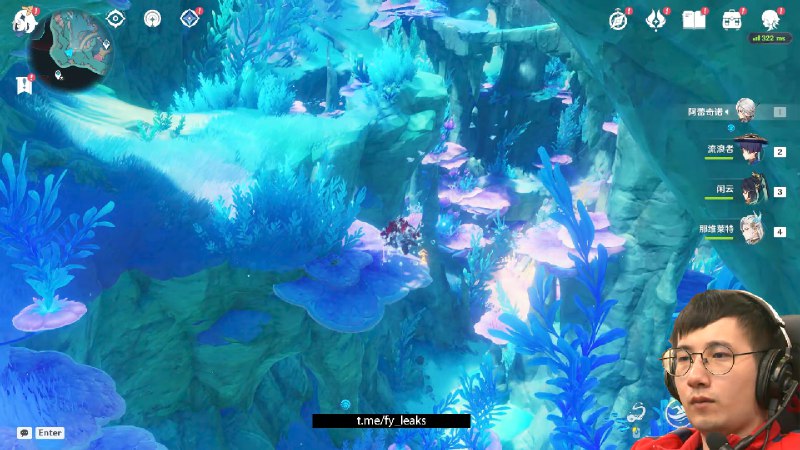Open the Adventurer Handbook book icon
800x450 pixels.
pyautogui.click(x=694, y=19)
